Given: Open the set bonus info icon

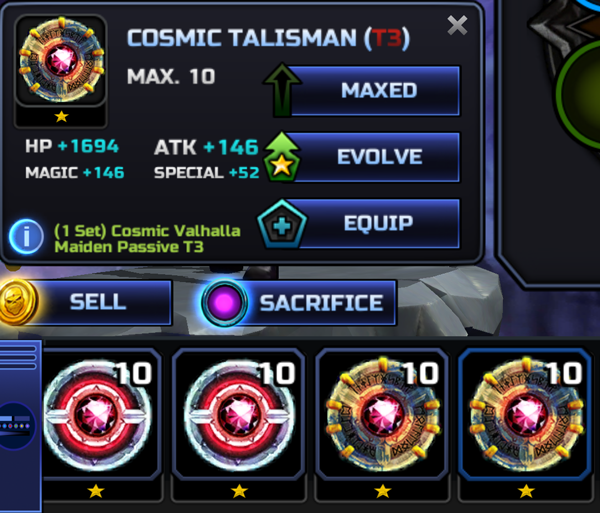Looking at the screenshot, I should pyautogui.click(x=26, y=237).
